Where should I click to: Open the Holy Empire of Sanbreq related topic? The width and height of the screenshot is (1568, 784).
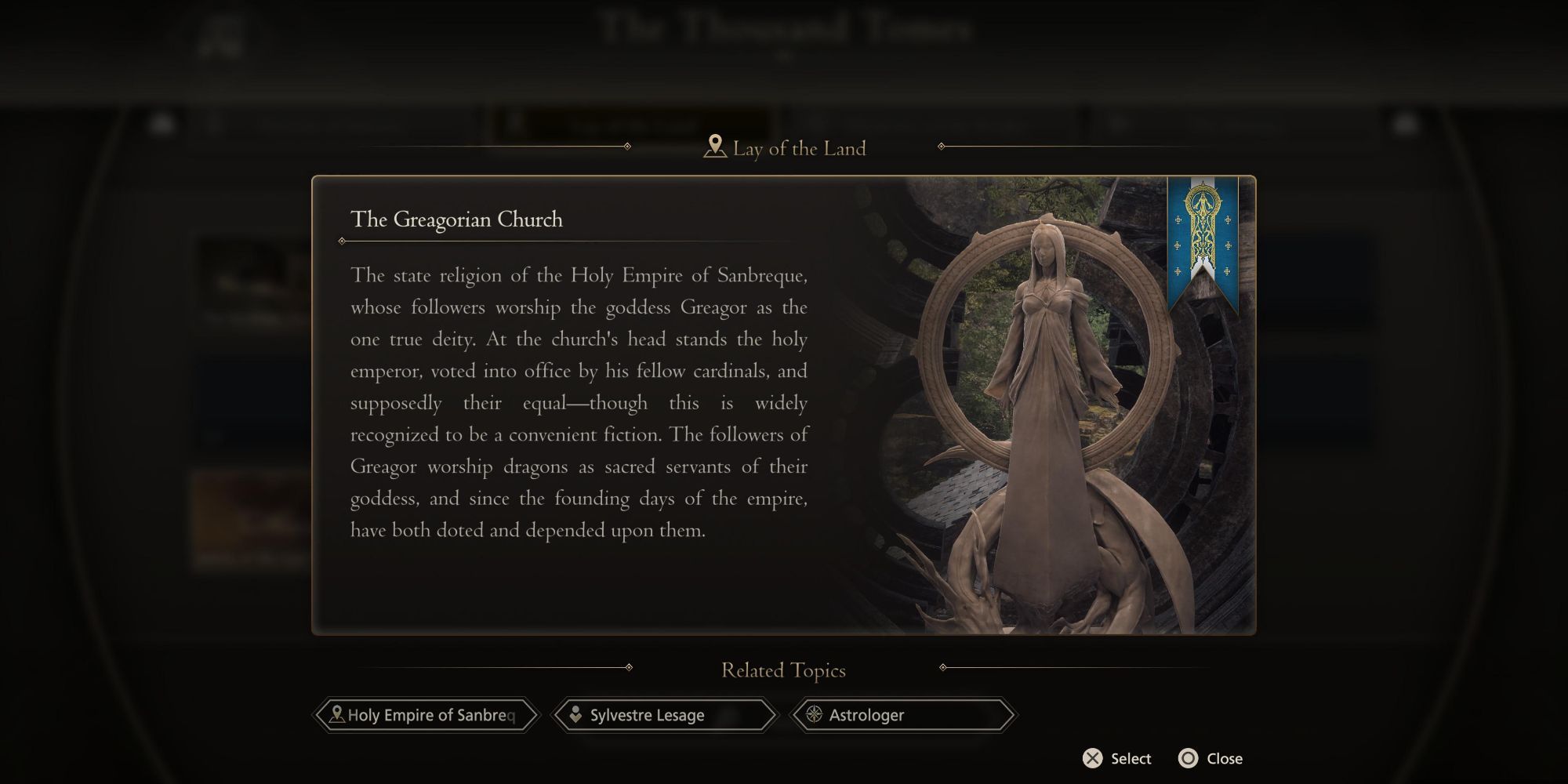click(x=427, y=715)
